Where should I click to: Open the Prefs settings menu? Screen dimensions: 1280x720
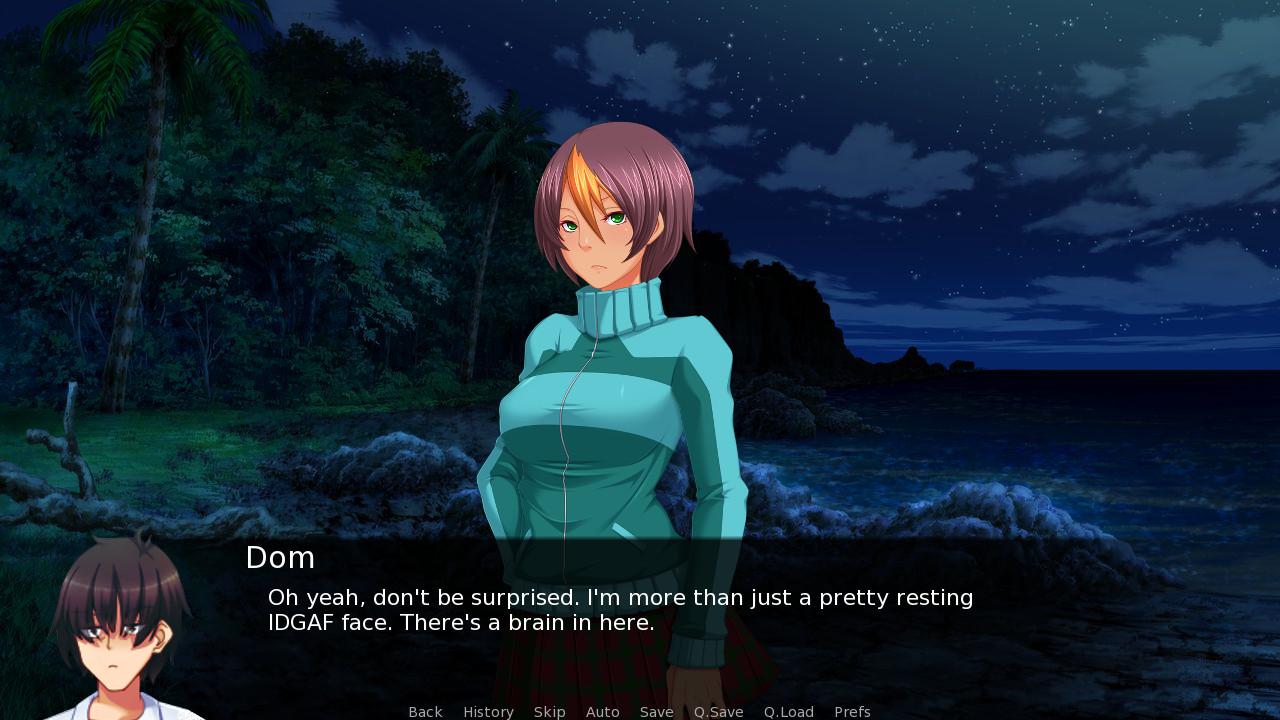click(x=852, y=712)
